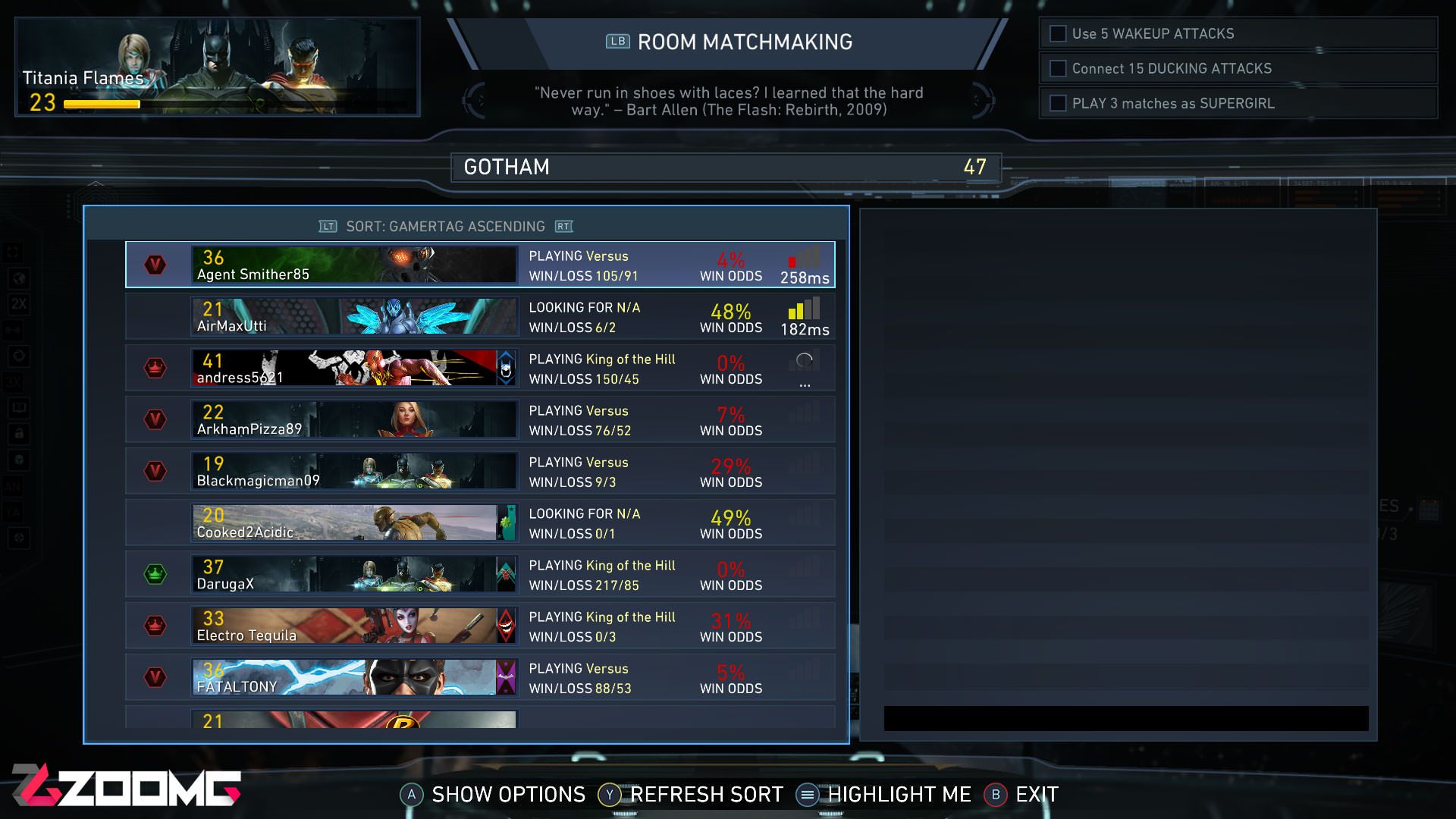Select FATALTONY in the player list

479,677
